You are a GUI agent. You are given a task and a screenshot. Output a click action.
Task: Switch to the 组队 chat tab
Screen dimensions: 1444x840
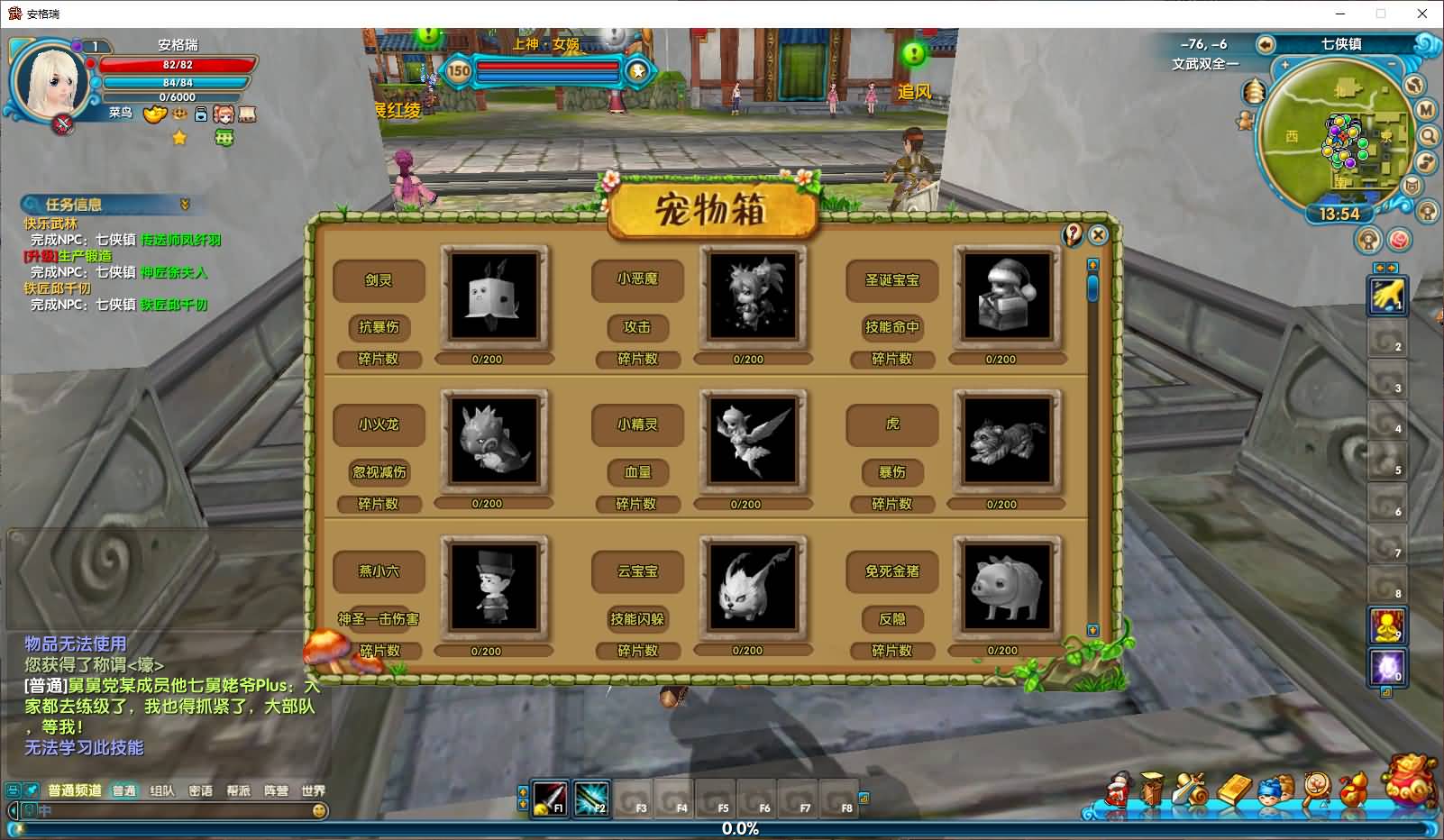(x=162, y=790)
